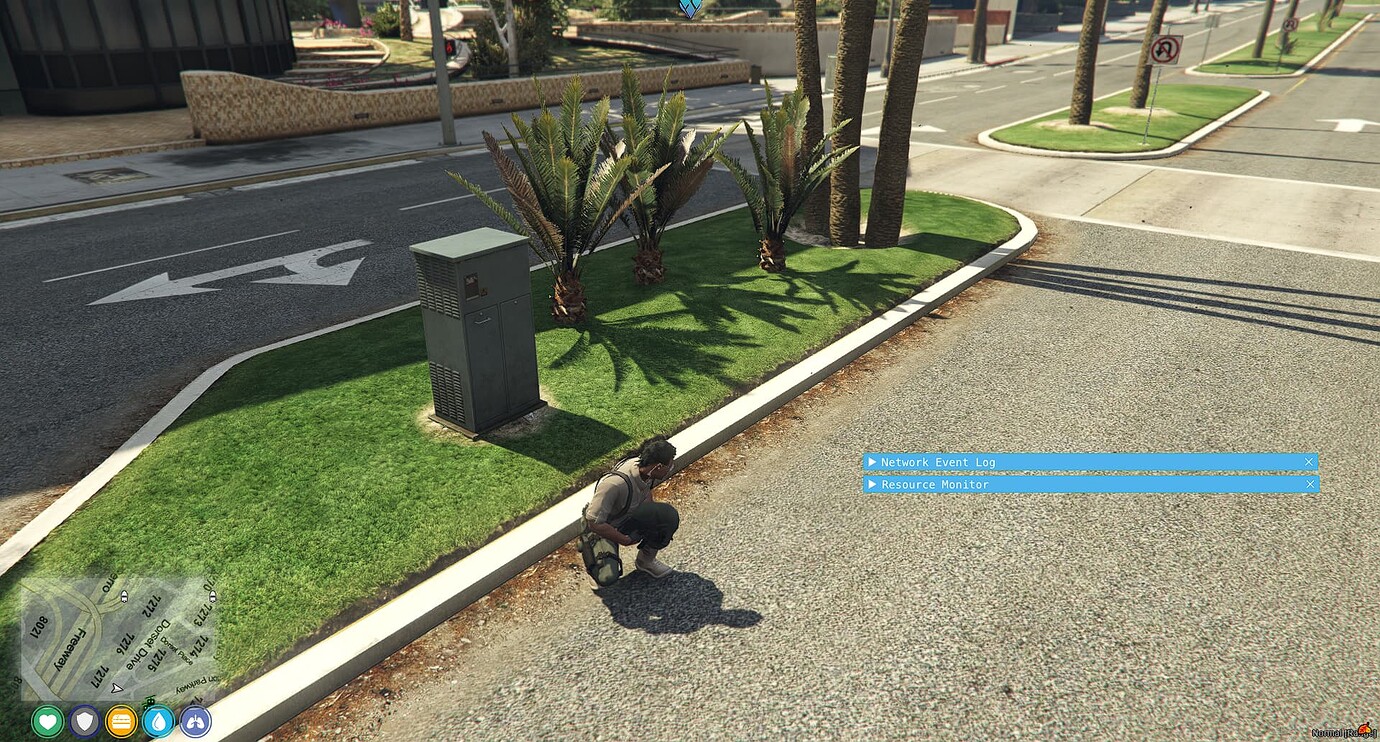Screen dimensions: 1380x742
Task: Click the blue water drop thirst icon
Action: (156, 721)
